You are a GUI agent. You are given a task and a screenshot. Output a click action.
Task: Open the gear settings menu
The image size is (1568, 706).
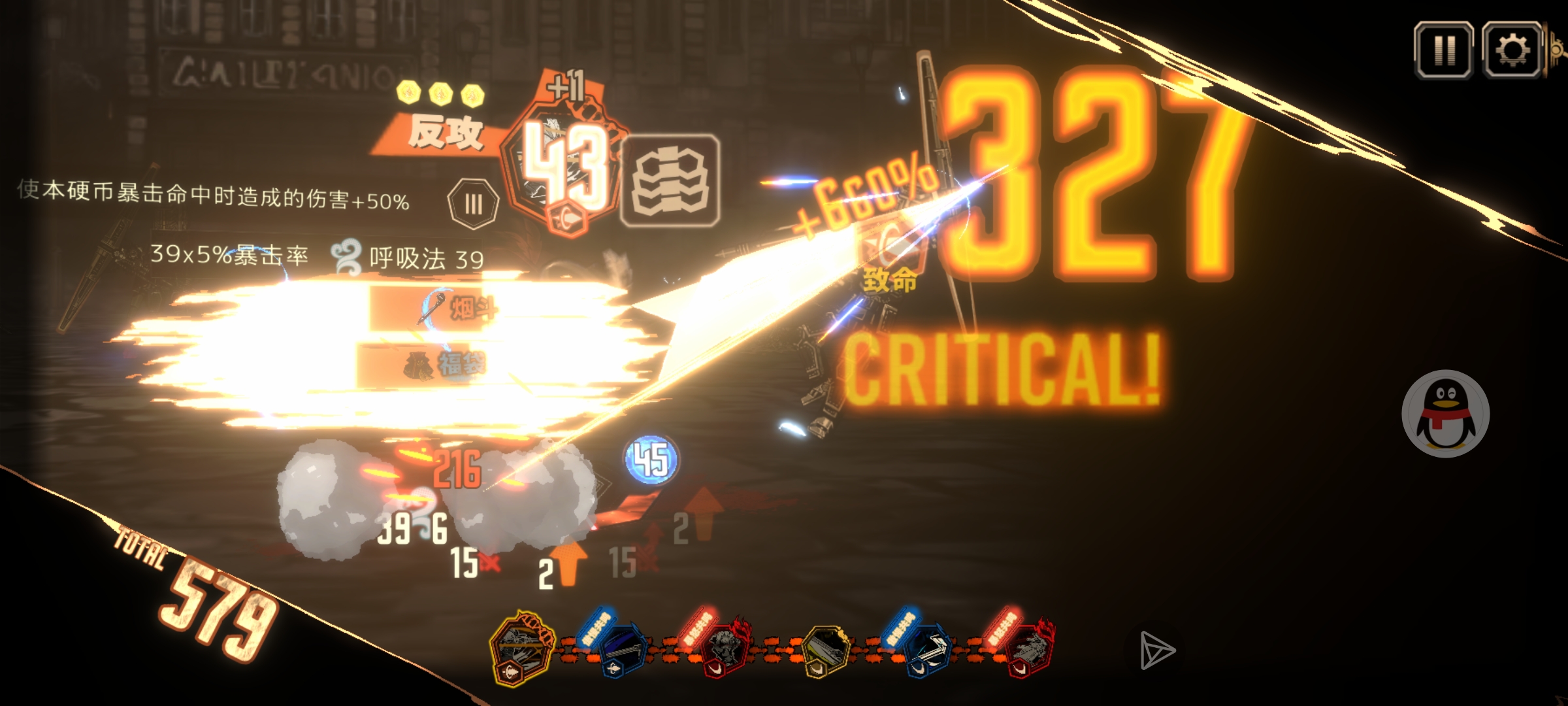pos(1512,50)
